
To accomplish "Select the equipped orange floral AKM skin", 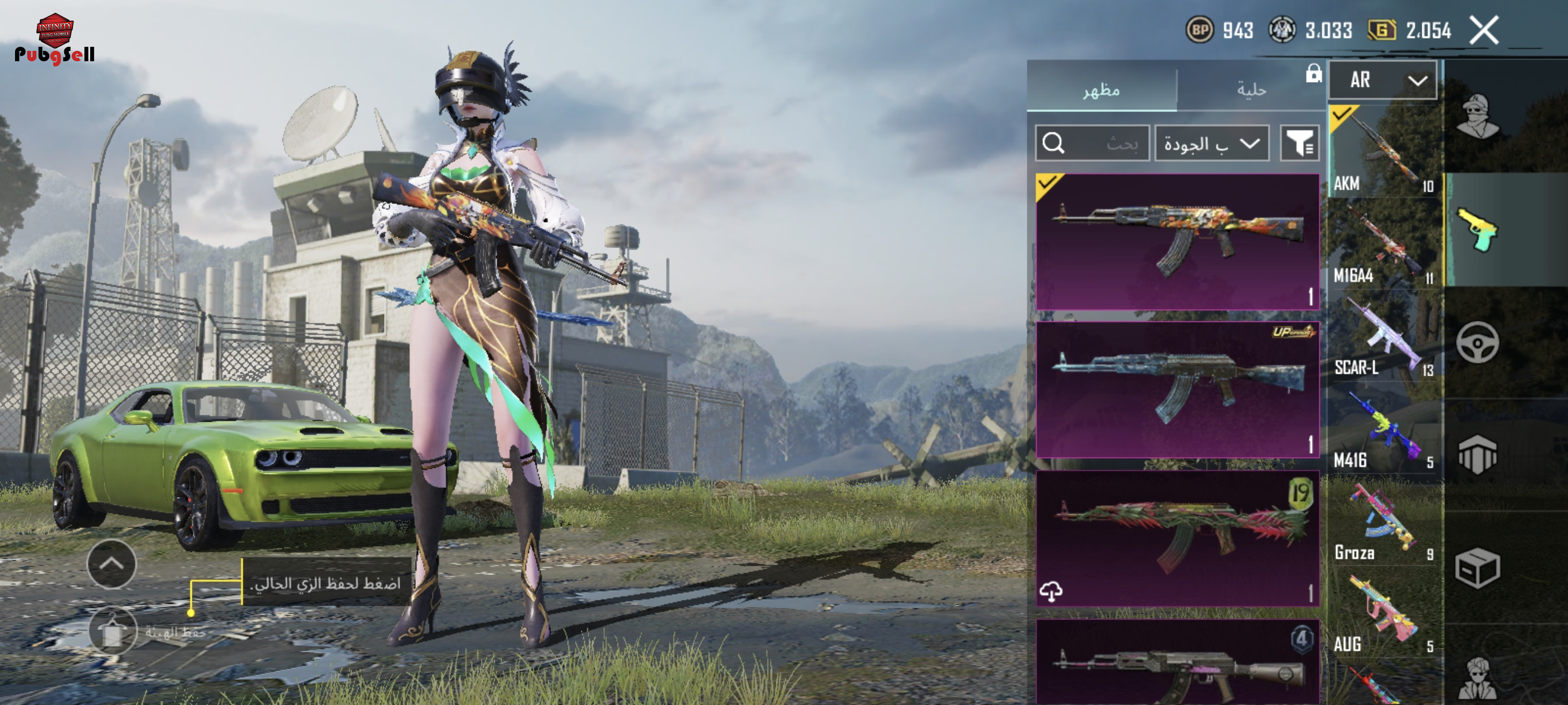I will click(1177, 242).
